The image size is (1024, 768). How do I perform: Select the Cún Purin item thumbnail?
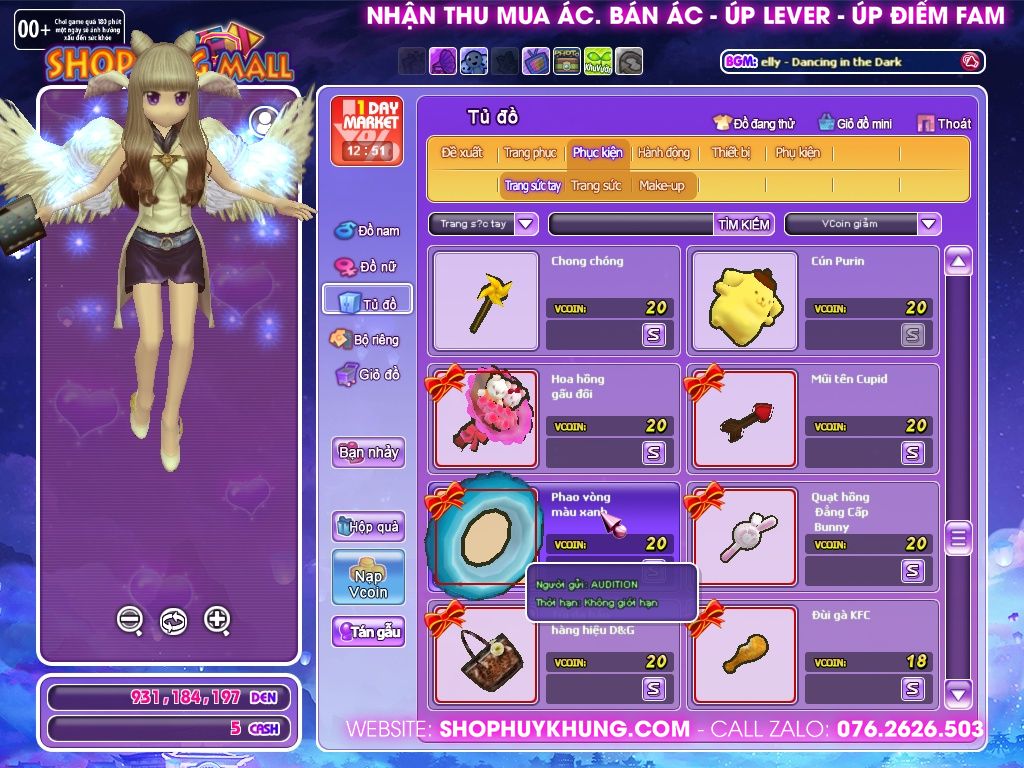744,301
